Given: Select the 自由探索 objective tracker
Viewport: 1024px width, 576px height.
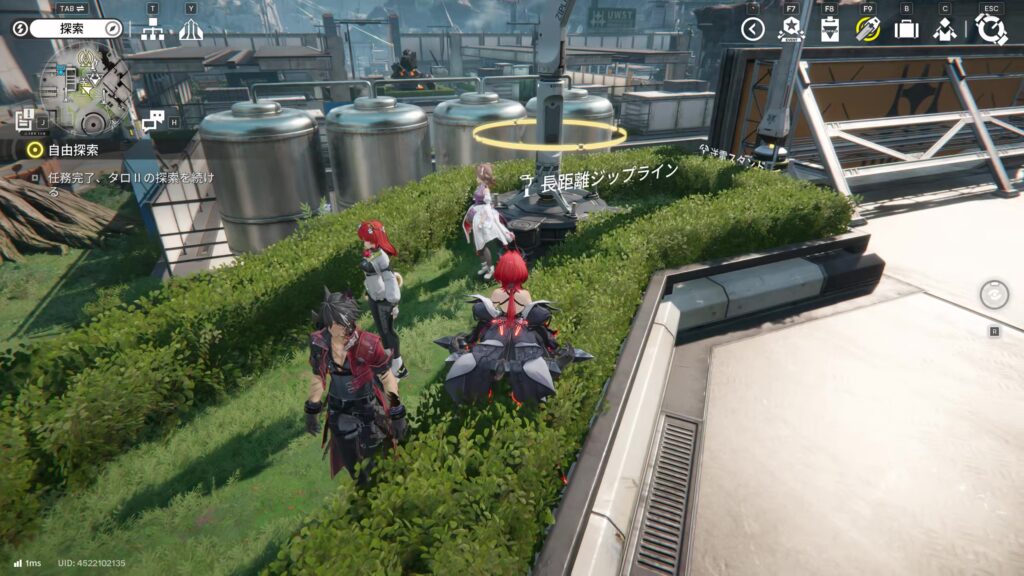Looking at the screenshot, I should [x=66, y=150].
